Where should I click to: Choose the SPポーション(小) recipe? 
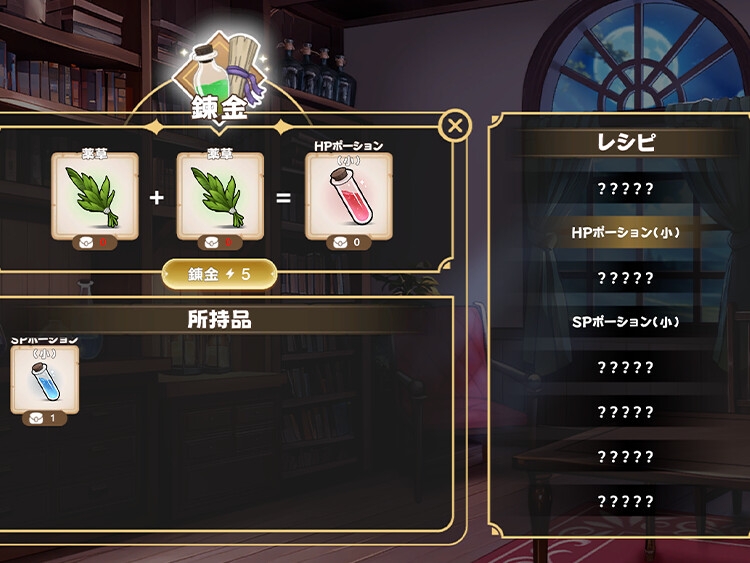(x=625, y=322)
